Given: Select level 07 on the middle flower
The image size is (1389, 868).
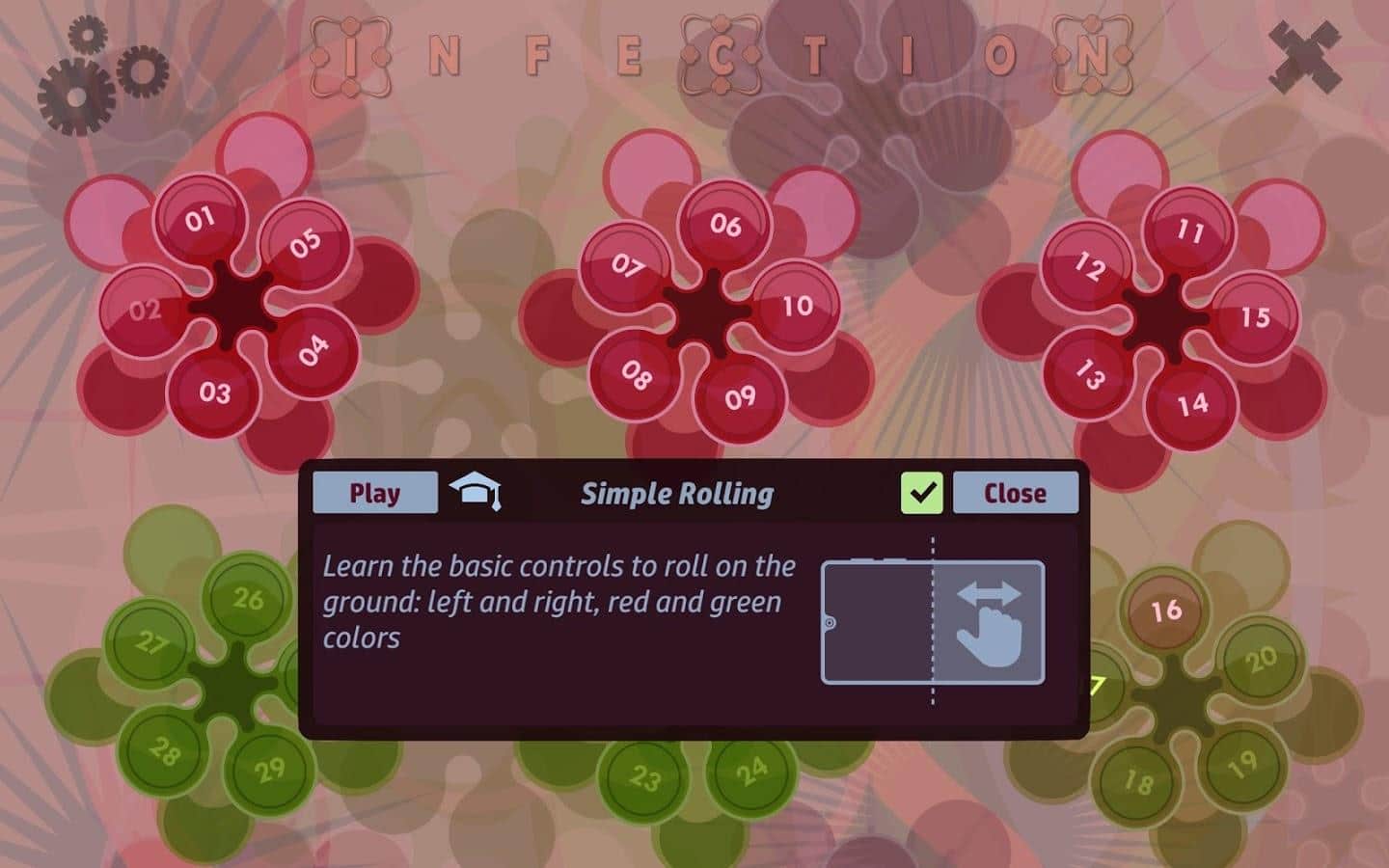Looking at the screenshot, I should click(628, 262).
